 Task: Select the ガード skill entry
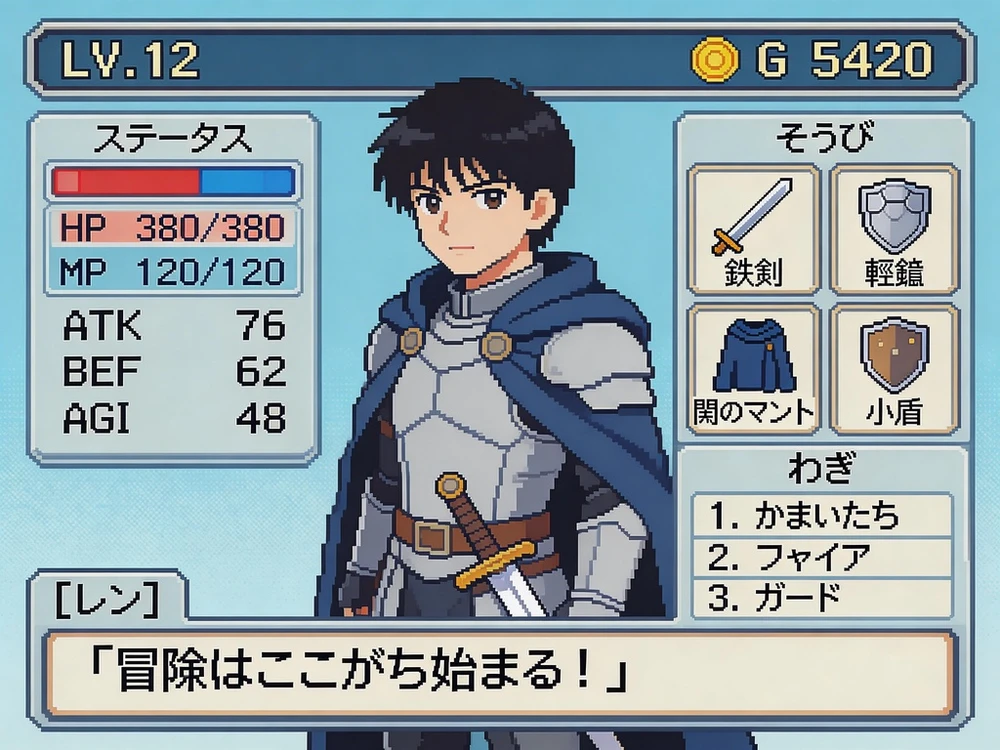point(822,596)
